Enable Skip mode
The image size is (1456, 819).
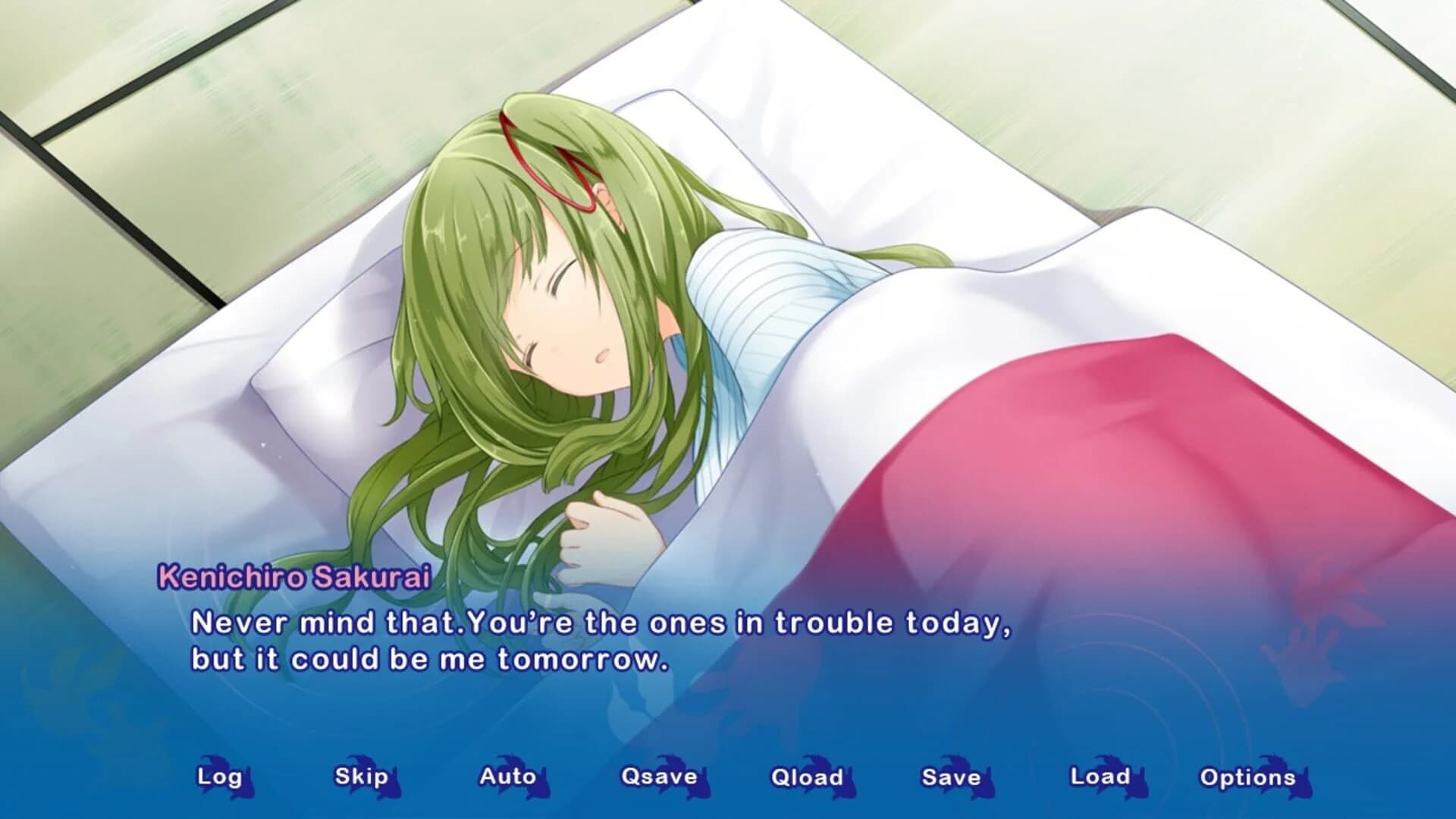tap(362, 777)
